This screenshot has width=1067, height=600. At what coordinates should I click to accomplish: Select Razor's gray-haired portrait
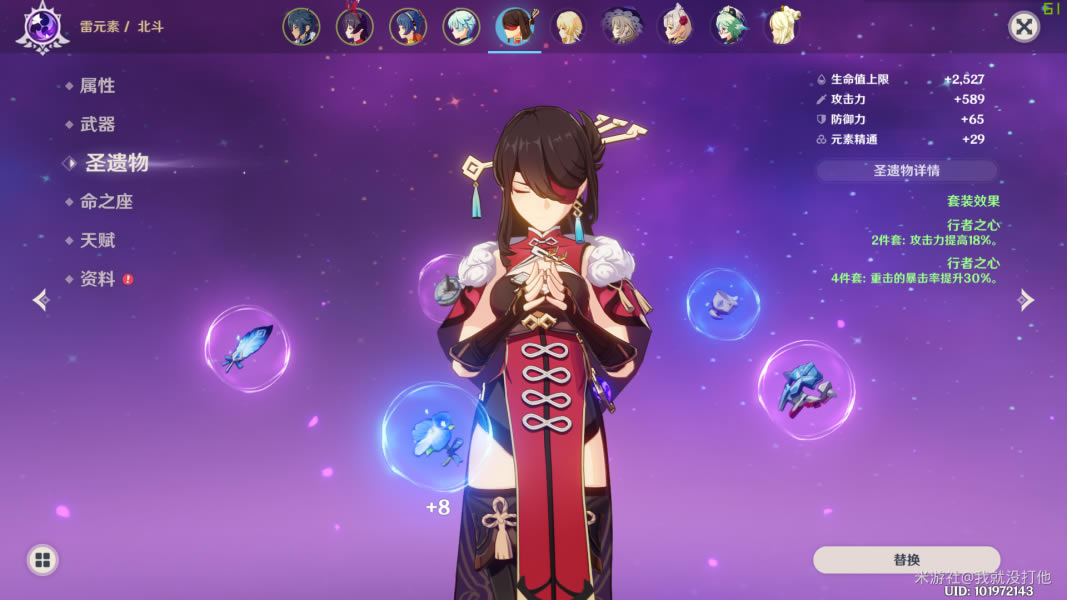[622, 27]
